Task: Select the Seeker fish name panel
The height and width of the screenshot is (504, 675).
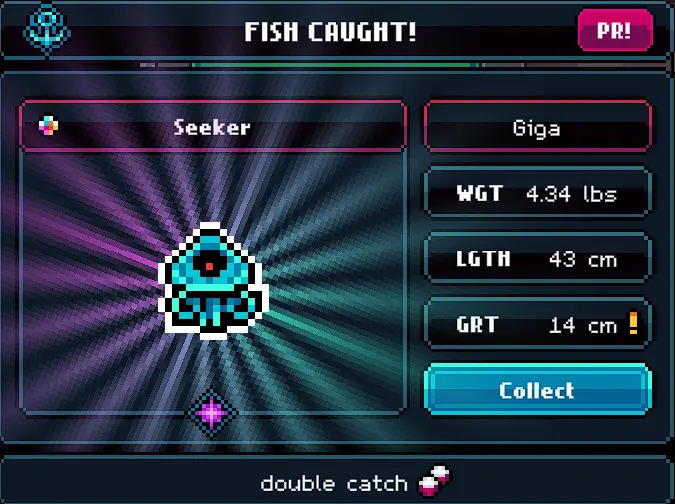Action: point(212,127)
